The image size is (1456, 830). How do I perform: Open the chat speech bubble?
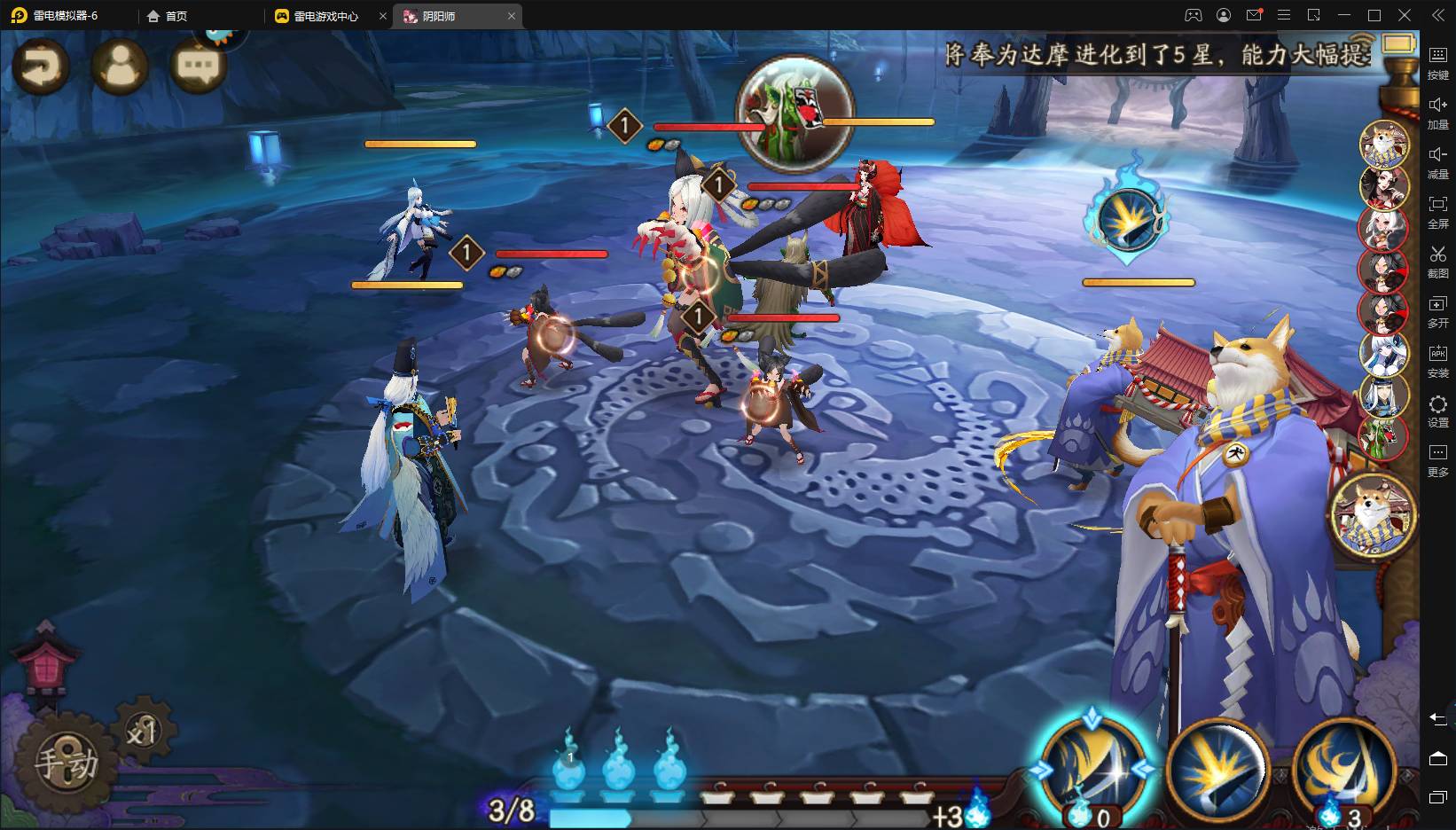point(198,65)
